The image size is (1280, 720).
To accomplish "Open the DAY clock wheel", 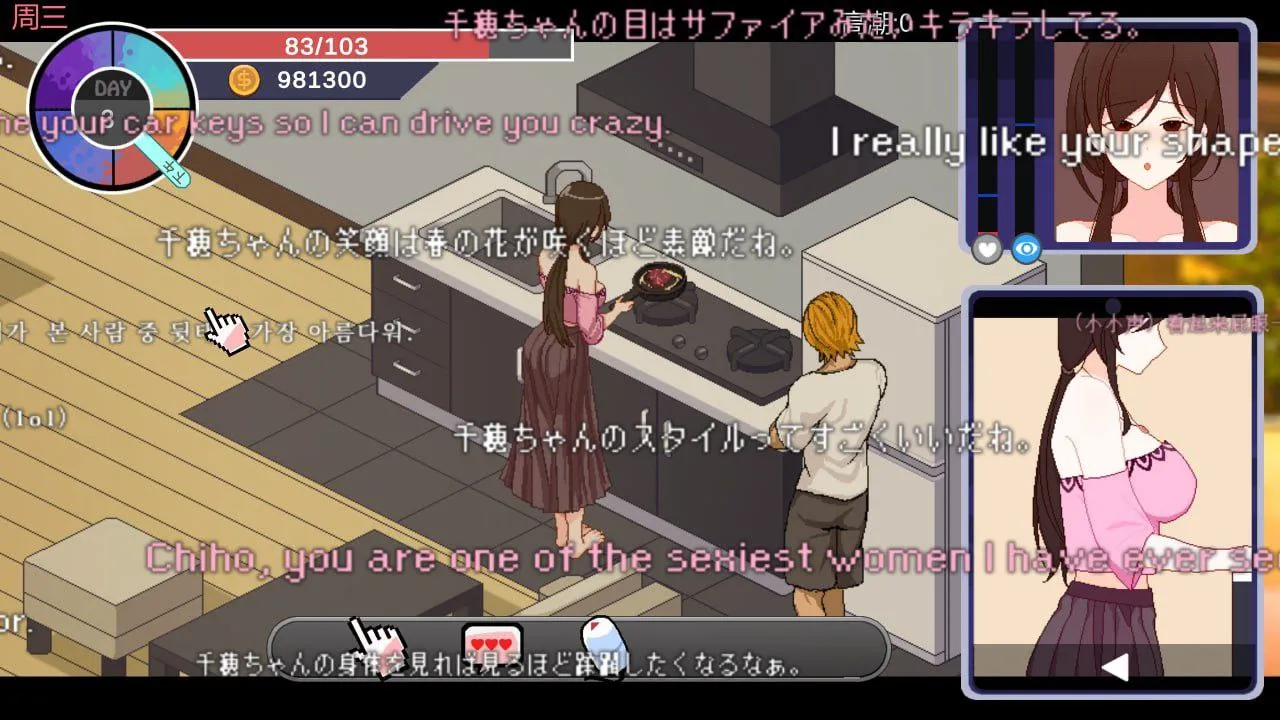I will point(113,89).
